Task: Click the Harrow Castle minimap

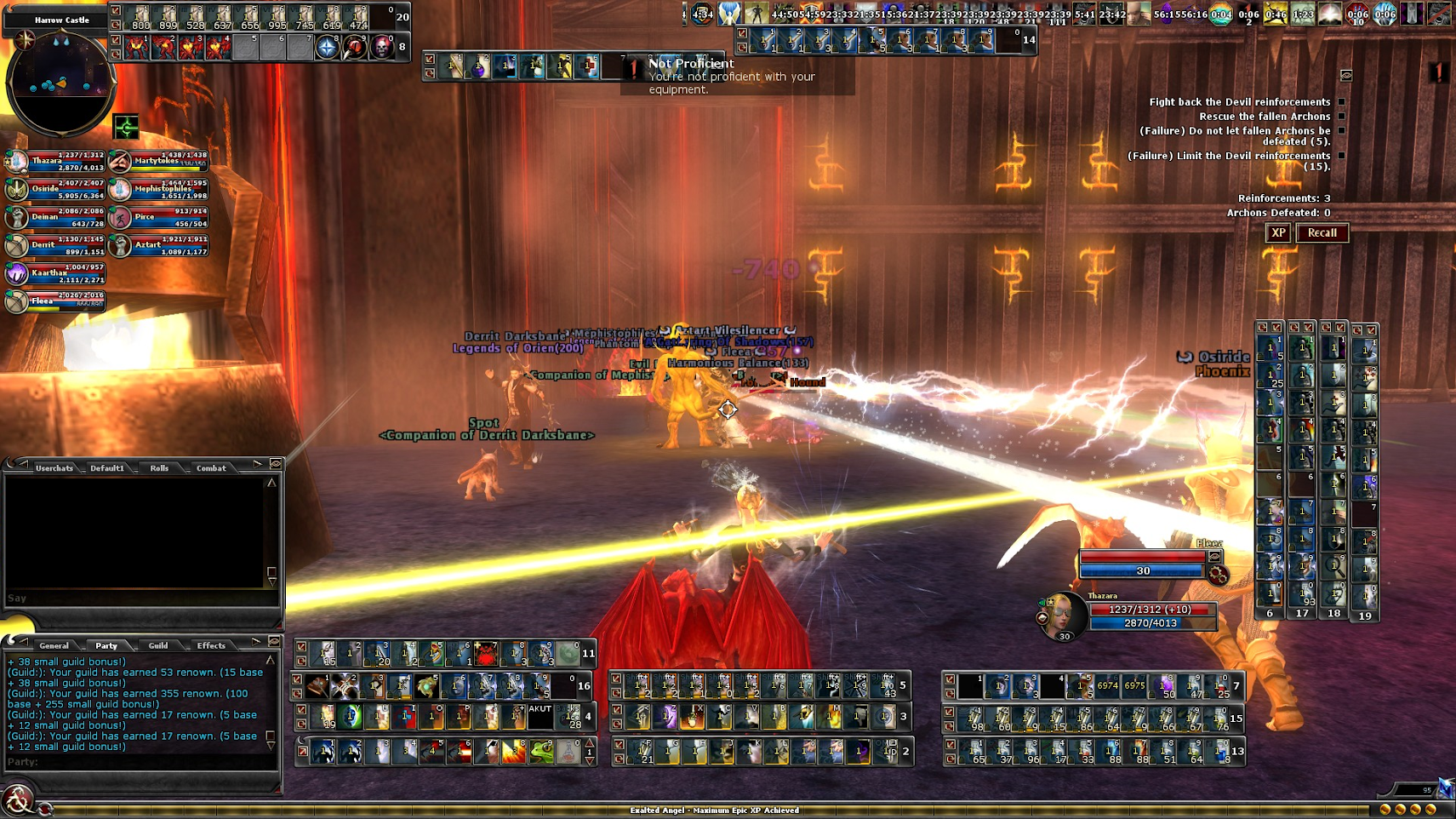Action: (60, 81)
